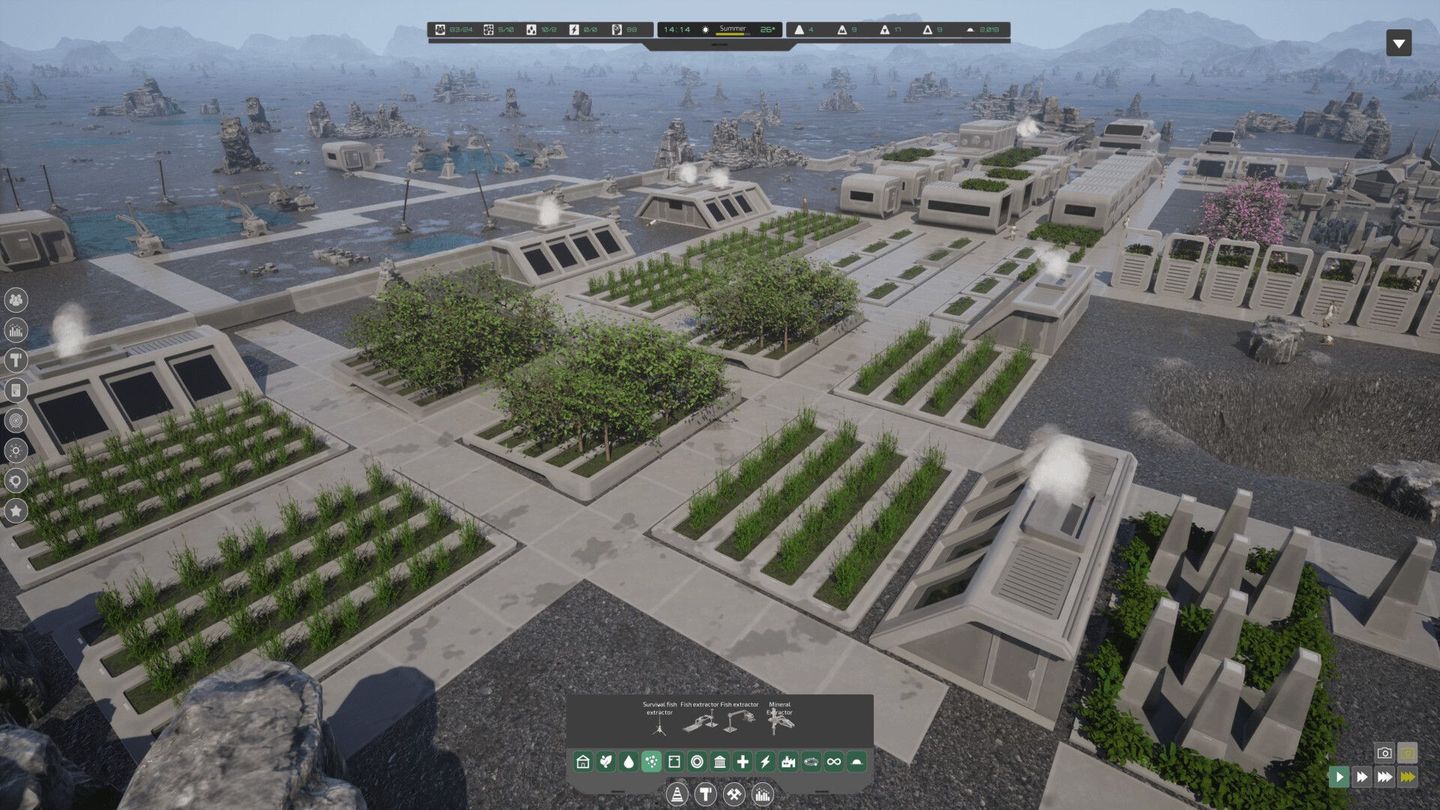
Task: Toggle the screenshot/camera mode button
Action: click(1384, 753)
